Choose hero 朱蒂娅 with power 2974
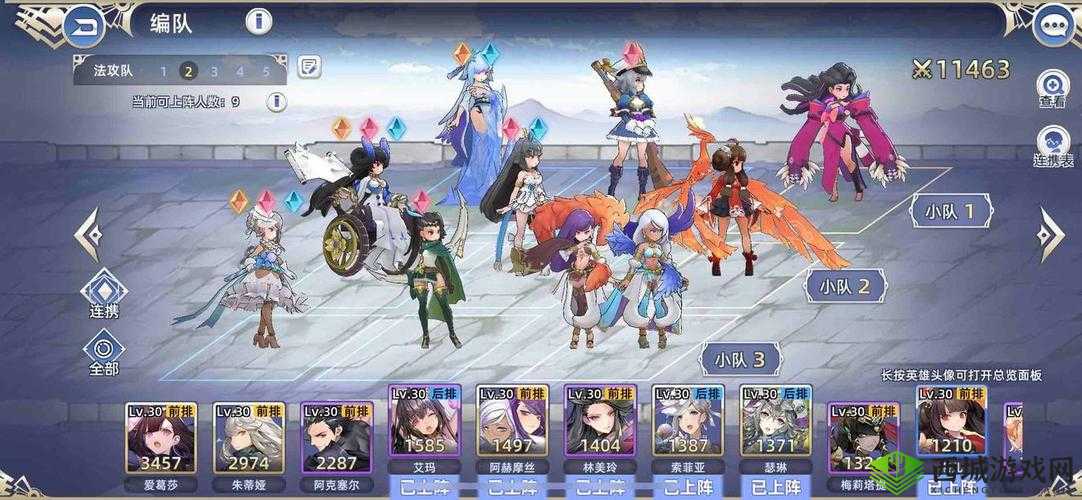The height and width of the screenshot is (500, 1082). click(x=249, y=437)
